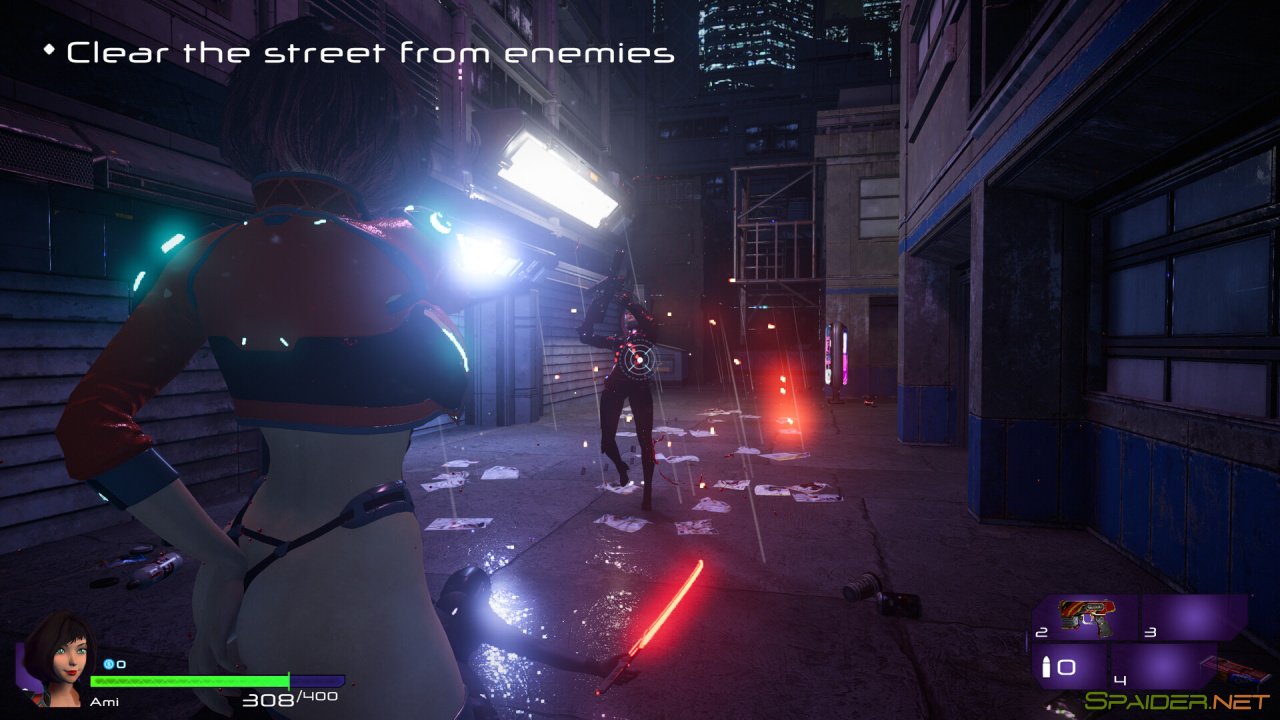
Task: Click the number 2 on the weapon panel
Action: coord(1040,631)
